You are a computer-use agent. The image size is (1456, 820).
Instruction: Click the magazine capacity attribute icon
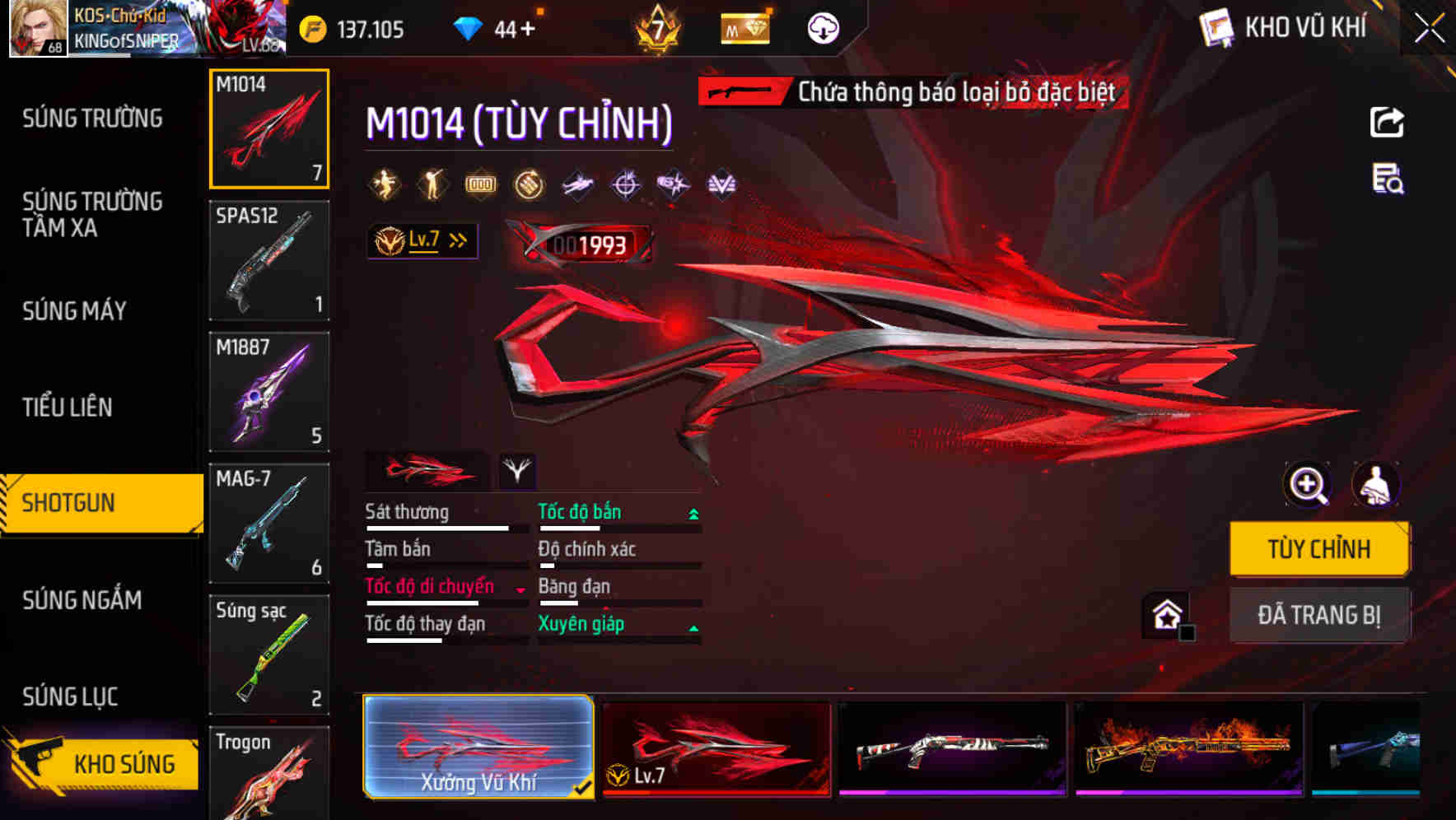click(479, 184)
